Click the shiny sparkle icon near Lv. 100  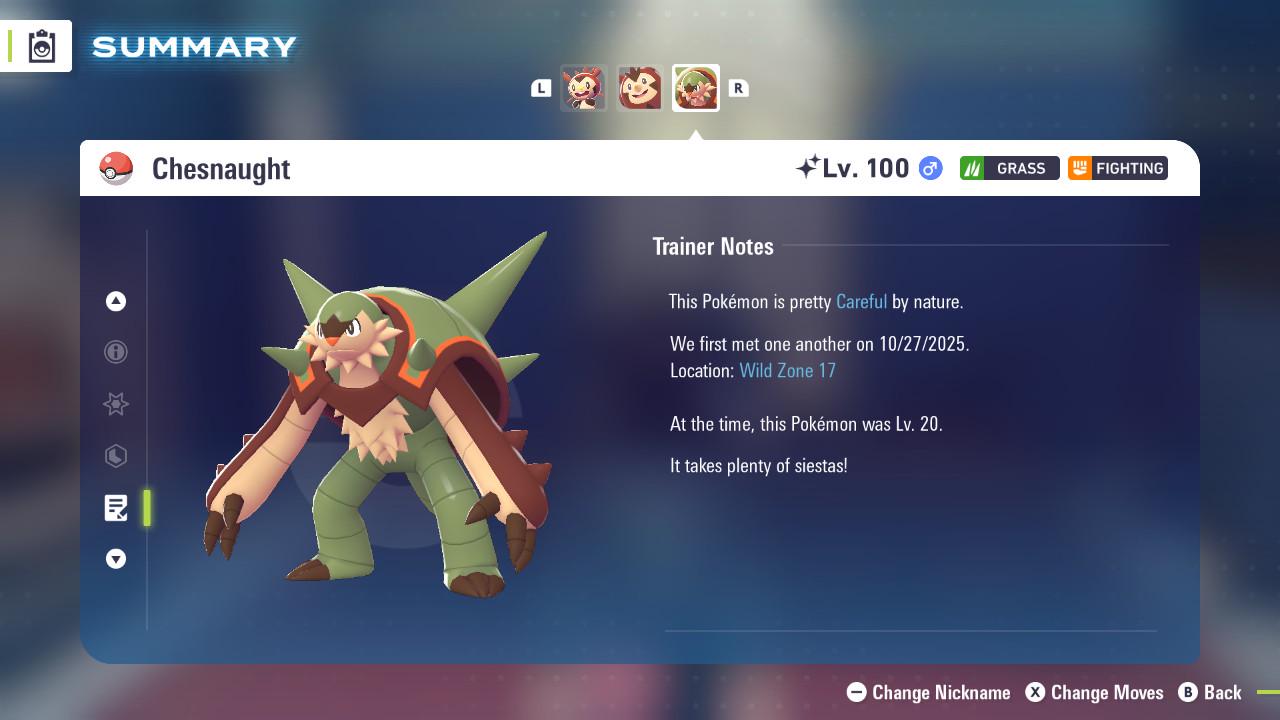812,166
